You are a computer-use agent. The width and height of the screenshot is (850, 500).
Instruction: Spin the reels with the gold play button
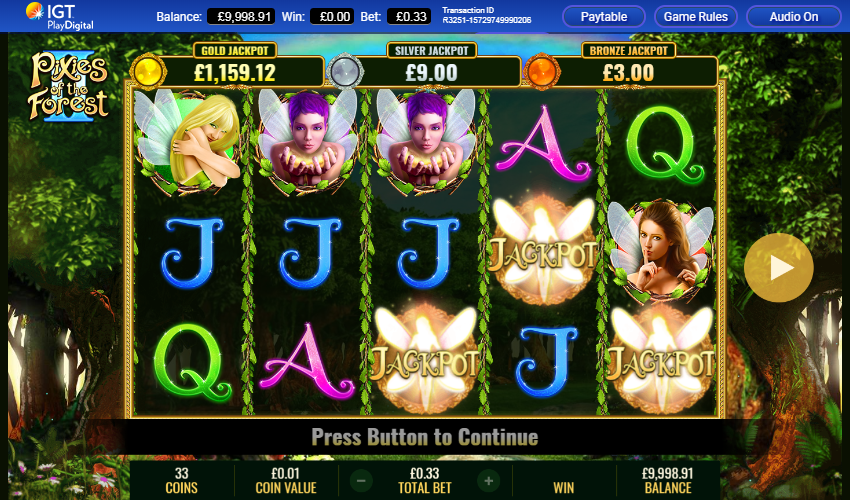click(x=778, y=267)
